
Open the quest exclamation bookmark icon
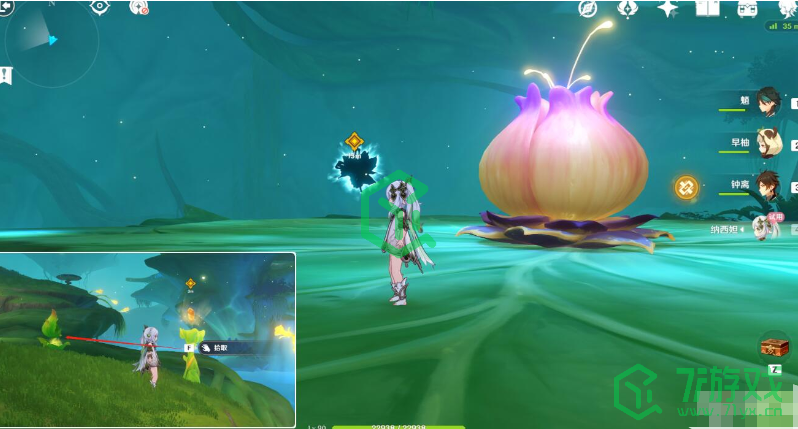pyautogui.click(x=6, y=74)
